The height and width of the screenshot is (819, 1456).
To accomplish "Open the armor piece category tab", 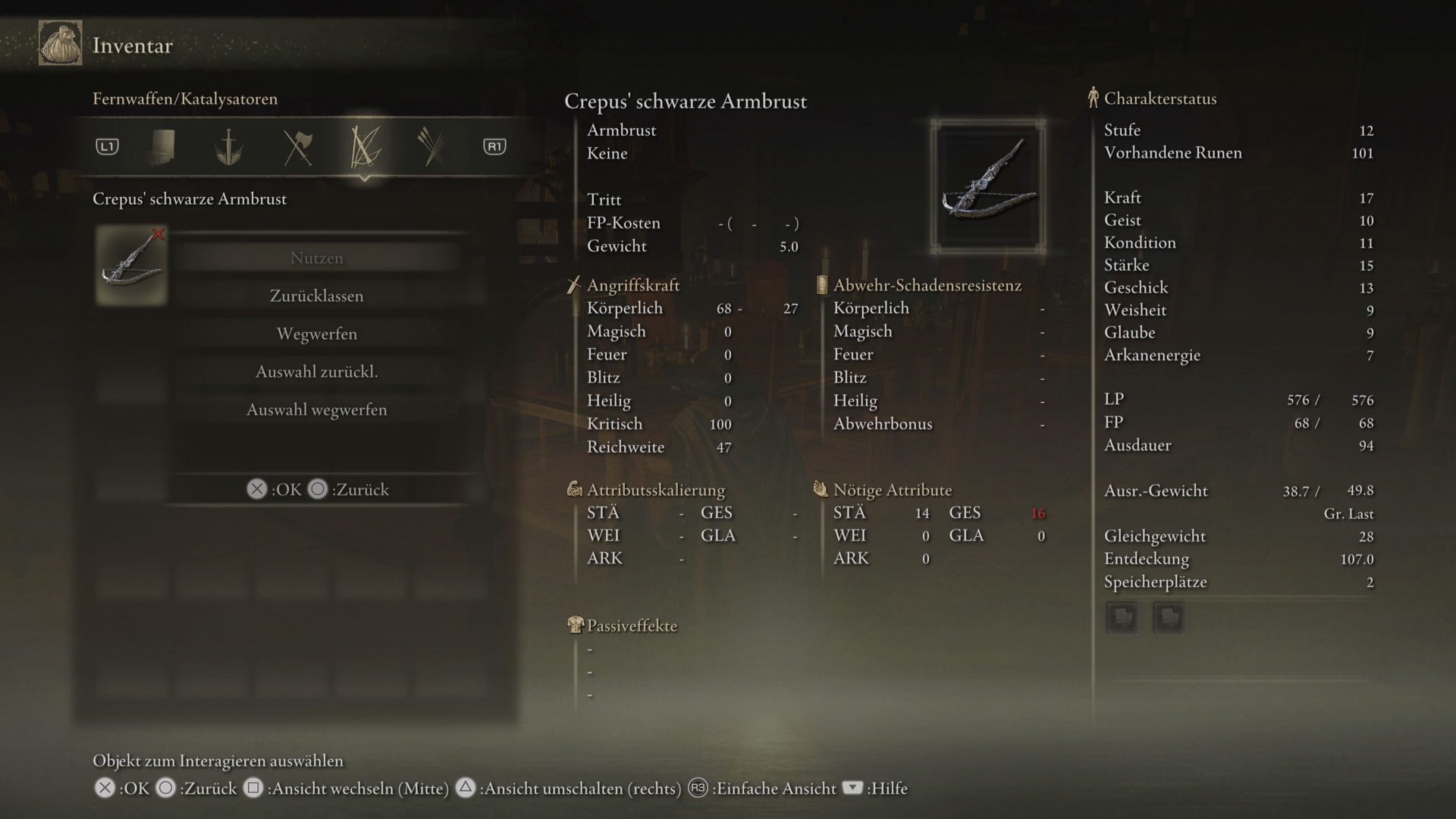I will (162, 146).
